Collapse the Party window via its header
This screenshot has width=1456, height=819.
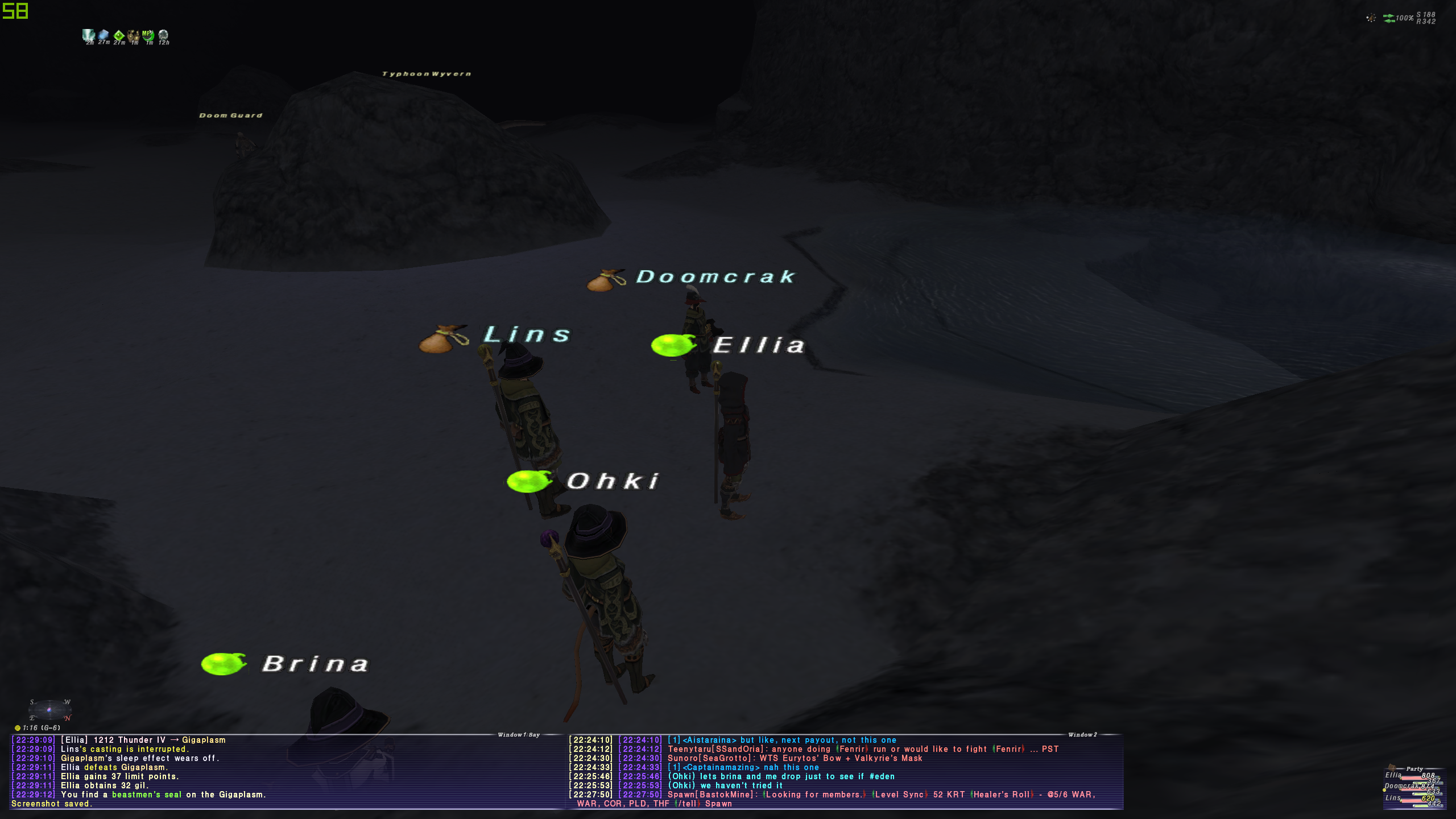[1414, 769]
